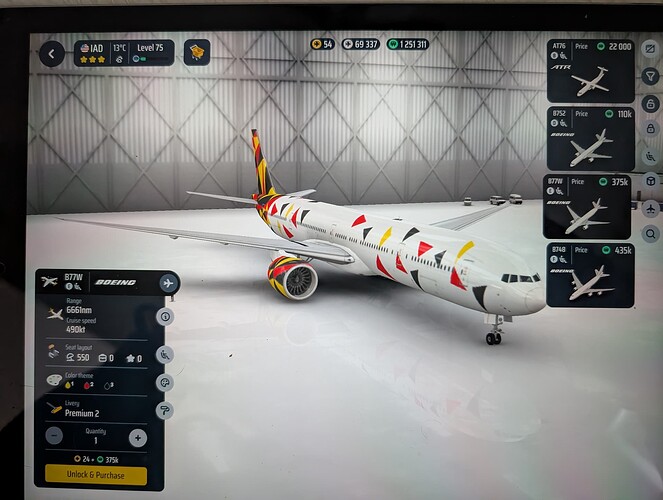Toggle the closed padlock filter
Image resolution: width=663 pixels, height=500 pixels.
point(650,128)
